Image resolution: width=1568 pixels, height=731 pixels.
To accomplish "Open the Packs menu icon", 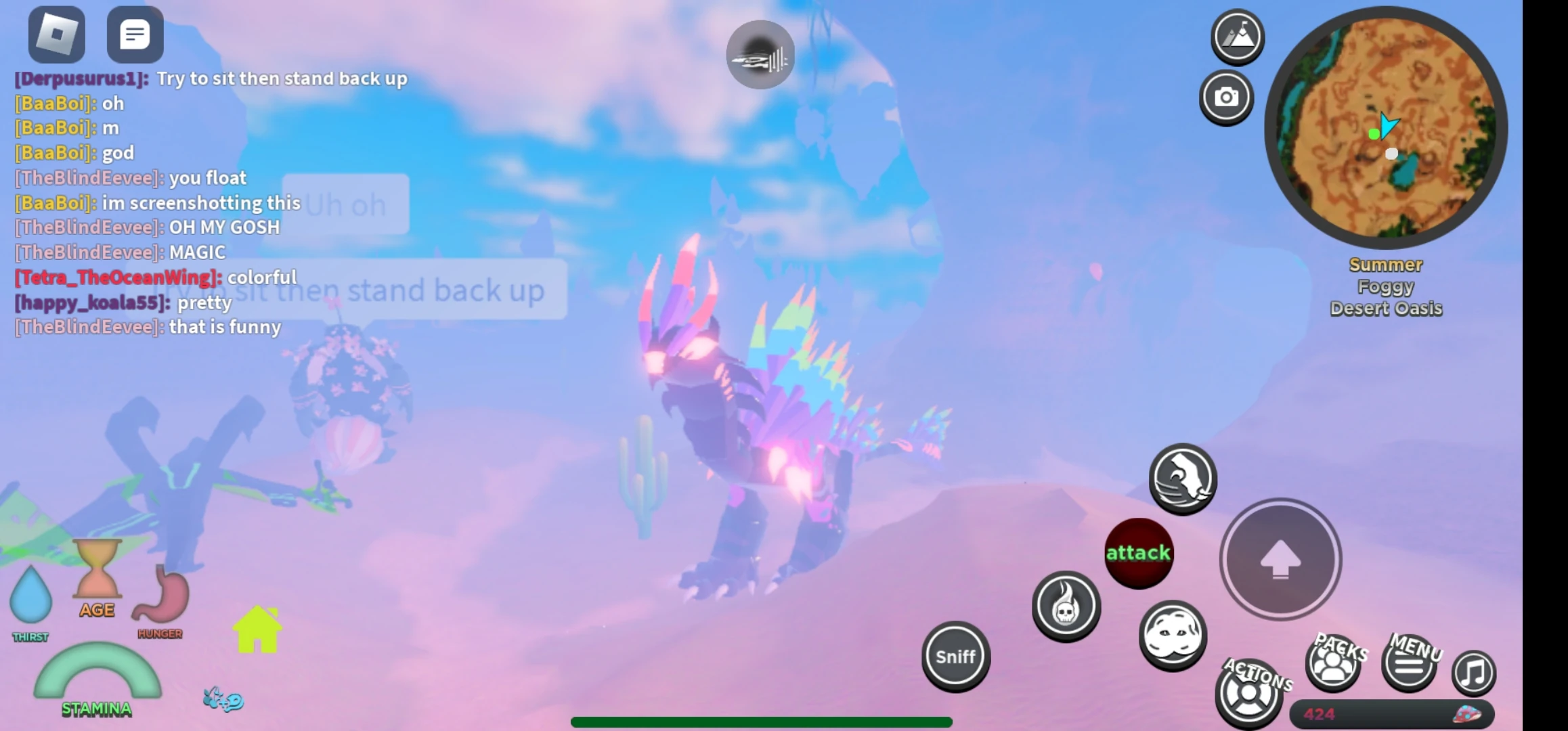I will pyautogui.click(x=1332, y=665).
